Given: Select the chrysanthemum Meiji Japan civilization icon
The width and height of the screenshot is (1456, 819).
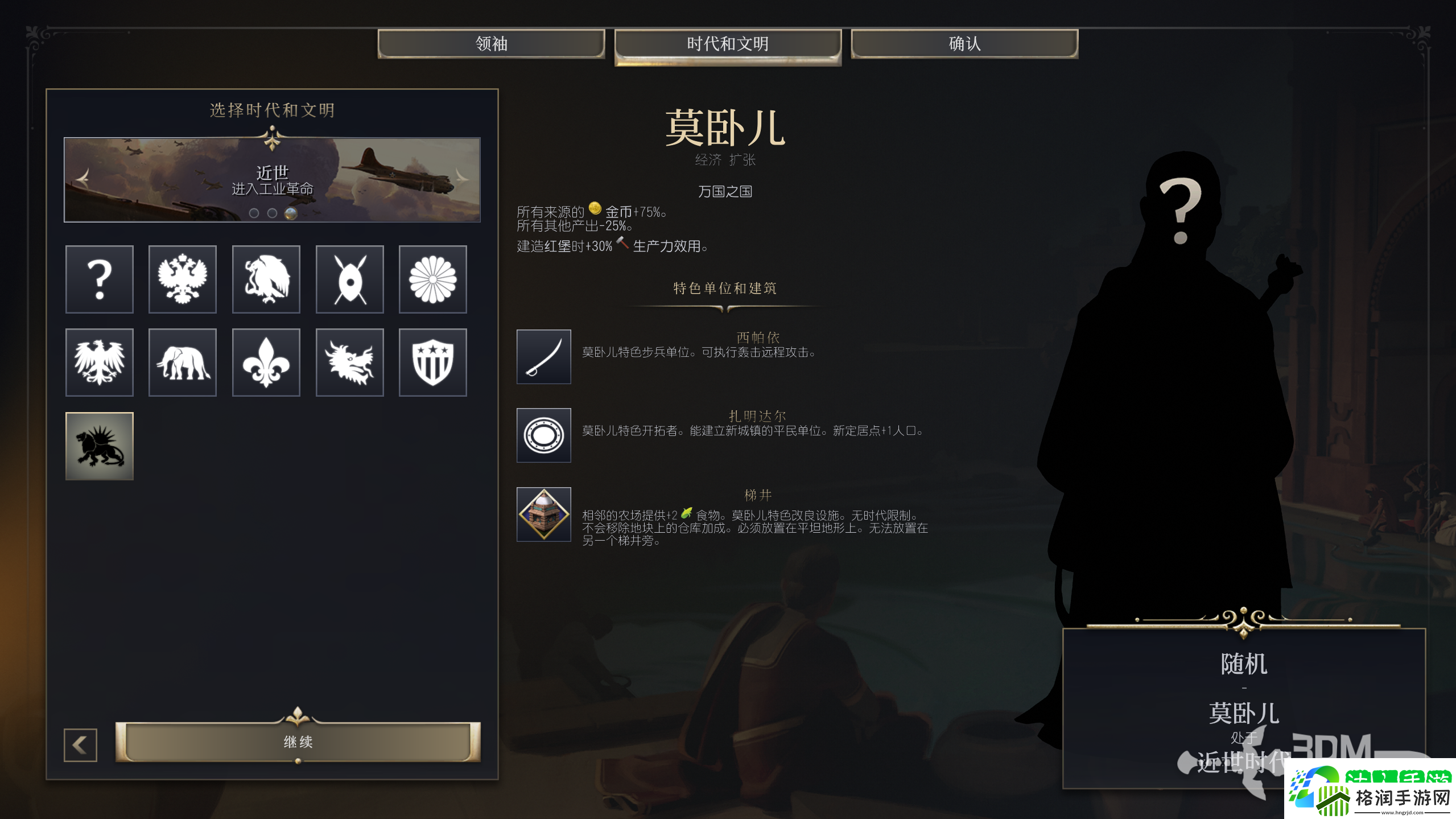Looking at the screenshot, I should click(x=432, y=279).
